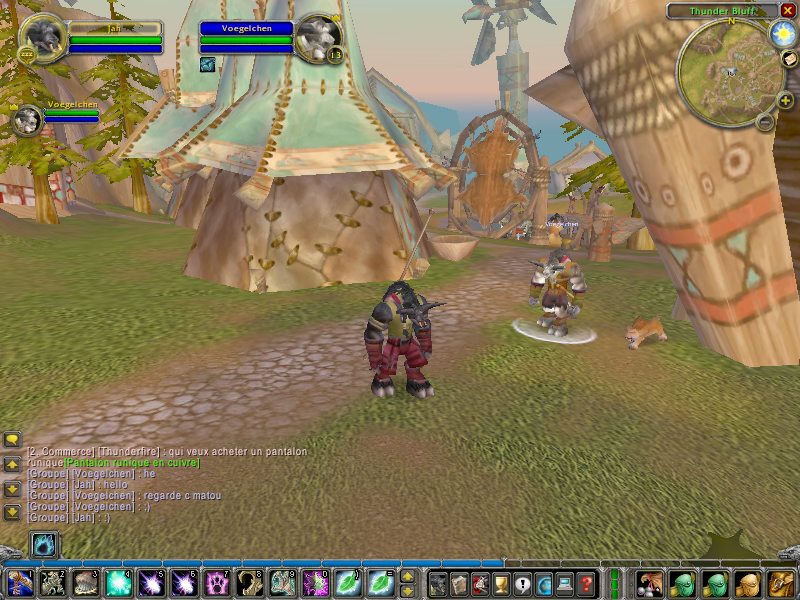Use the green leaf ability in the last slot
The width and height of the screenshot is (800, 600).
pyautogui.click(x=381, y=582)
